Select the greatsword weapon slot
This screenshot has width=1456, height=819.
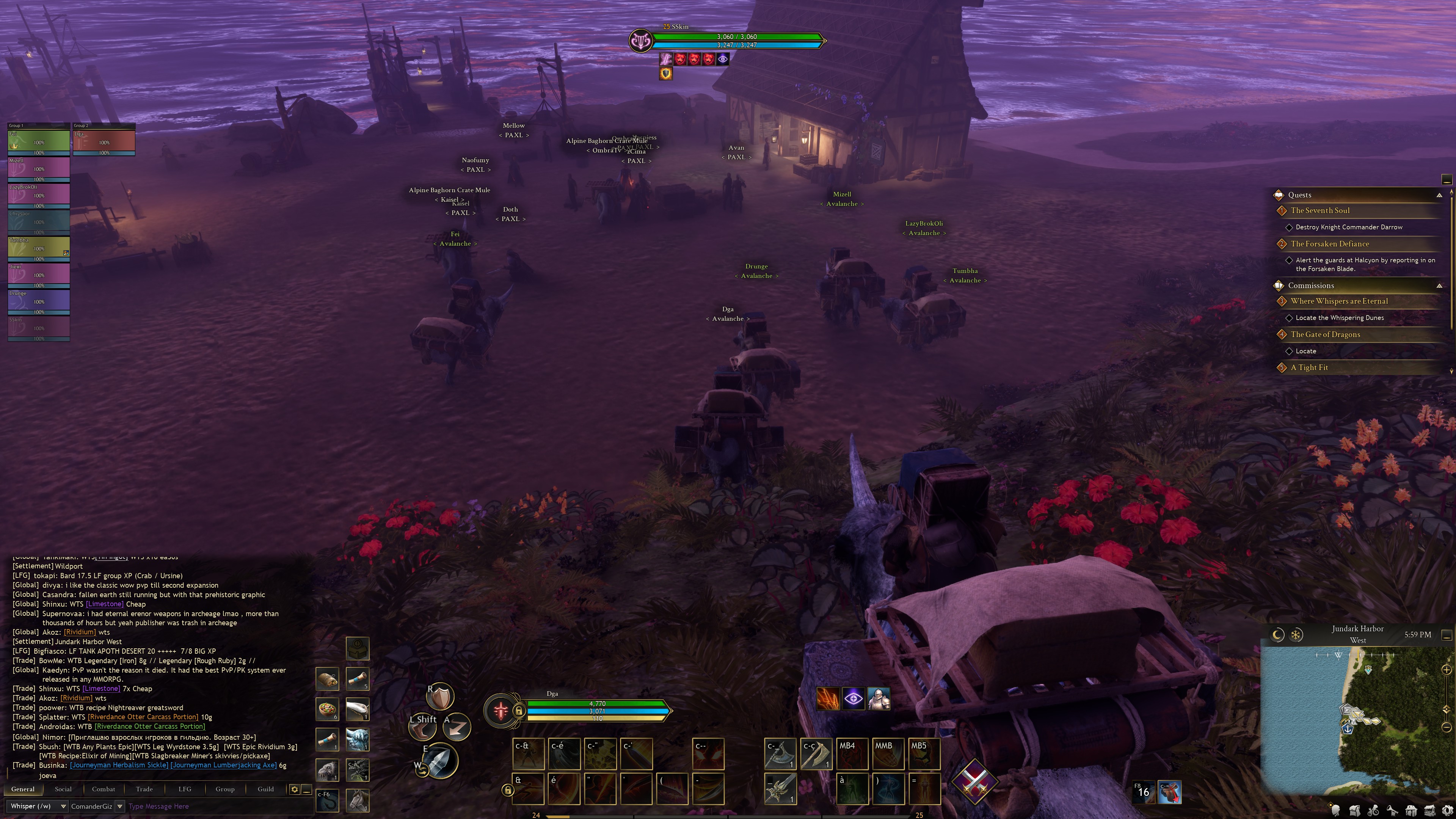[x=781, y=788]
